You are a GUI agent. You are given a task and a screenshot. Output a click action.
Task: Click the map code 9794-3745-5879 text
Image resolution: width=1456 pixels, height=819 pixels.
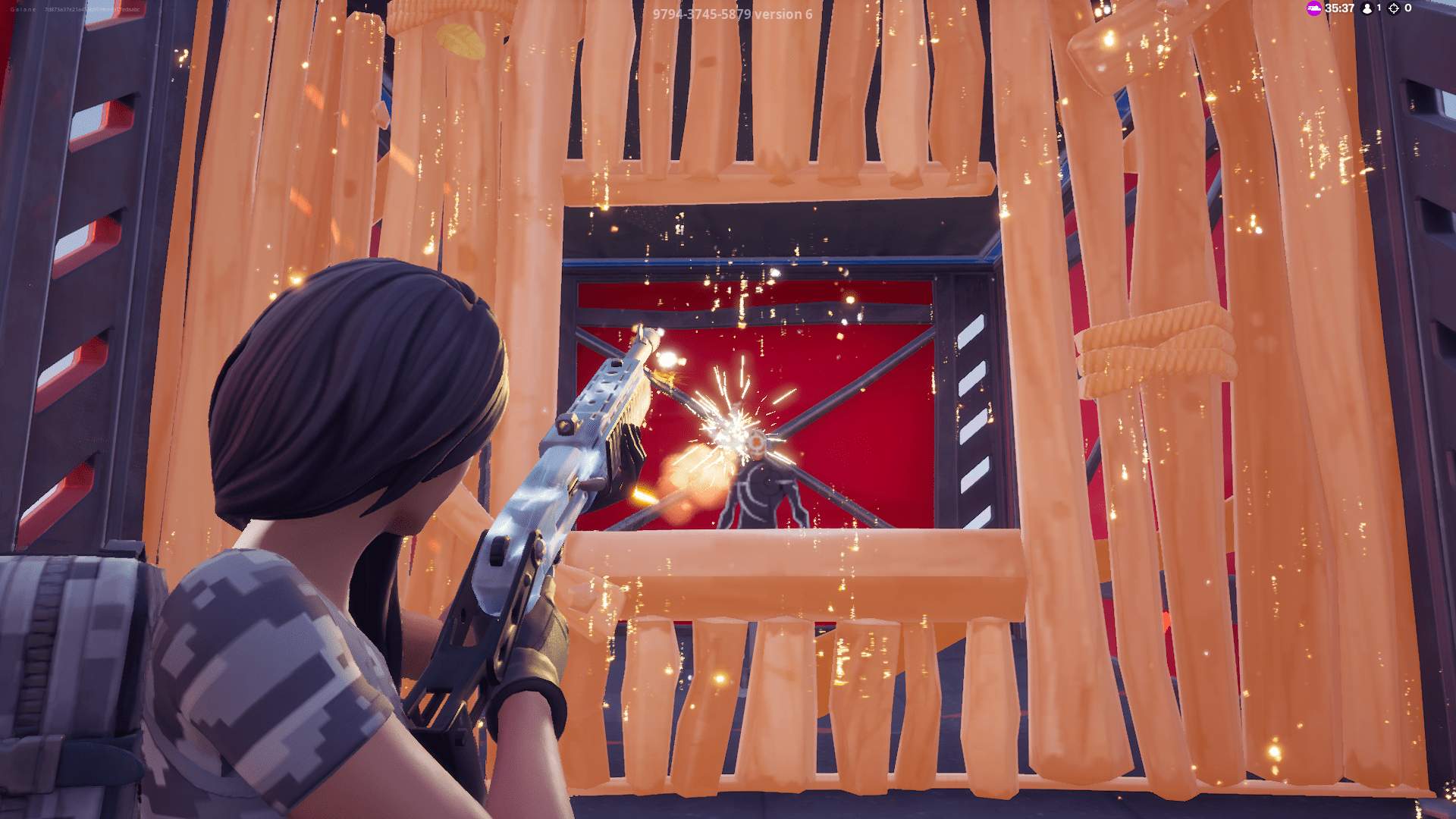[701, 13]
